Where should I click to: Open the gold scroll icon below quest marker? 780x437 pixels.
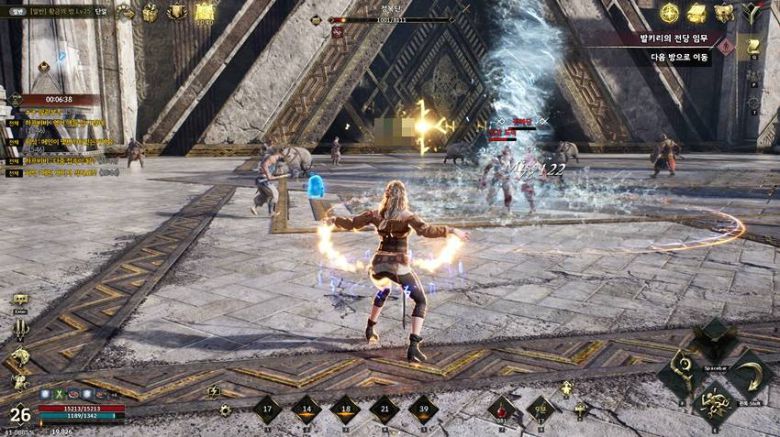[x=753, y=48]
